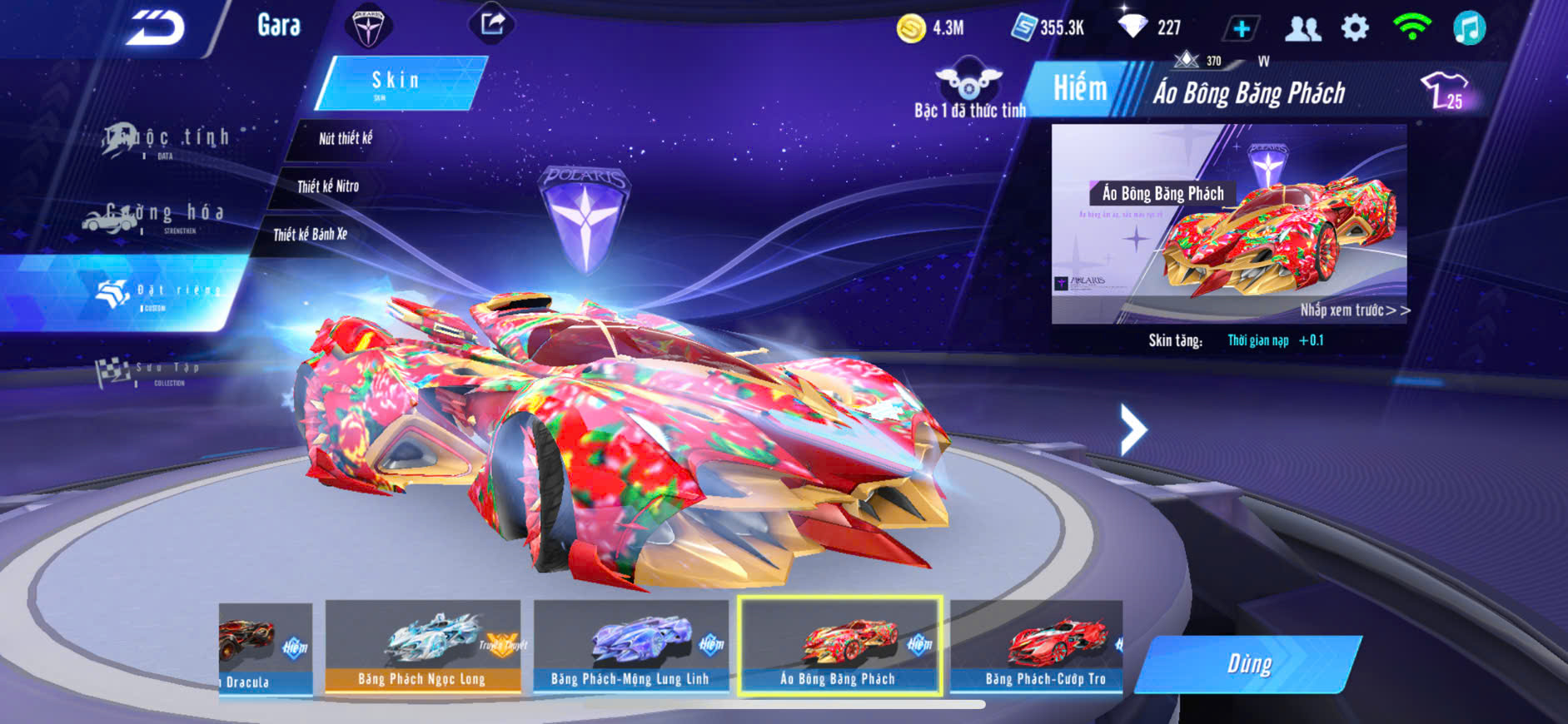Open the settings gear icon

coord(1355,28)
